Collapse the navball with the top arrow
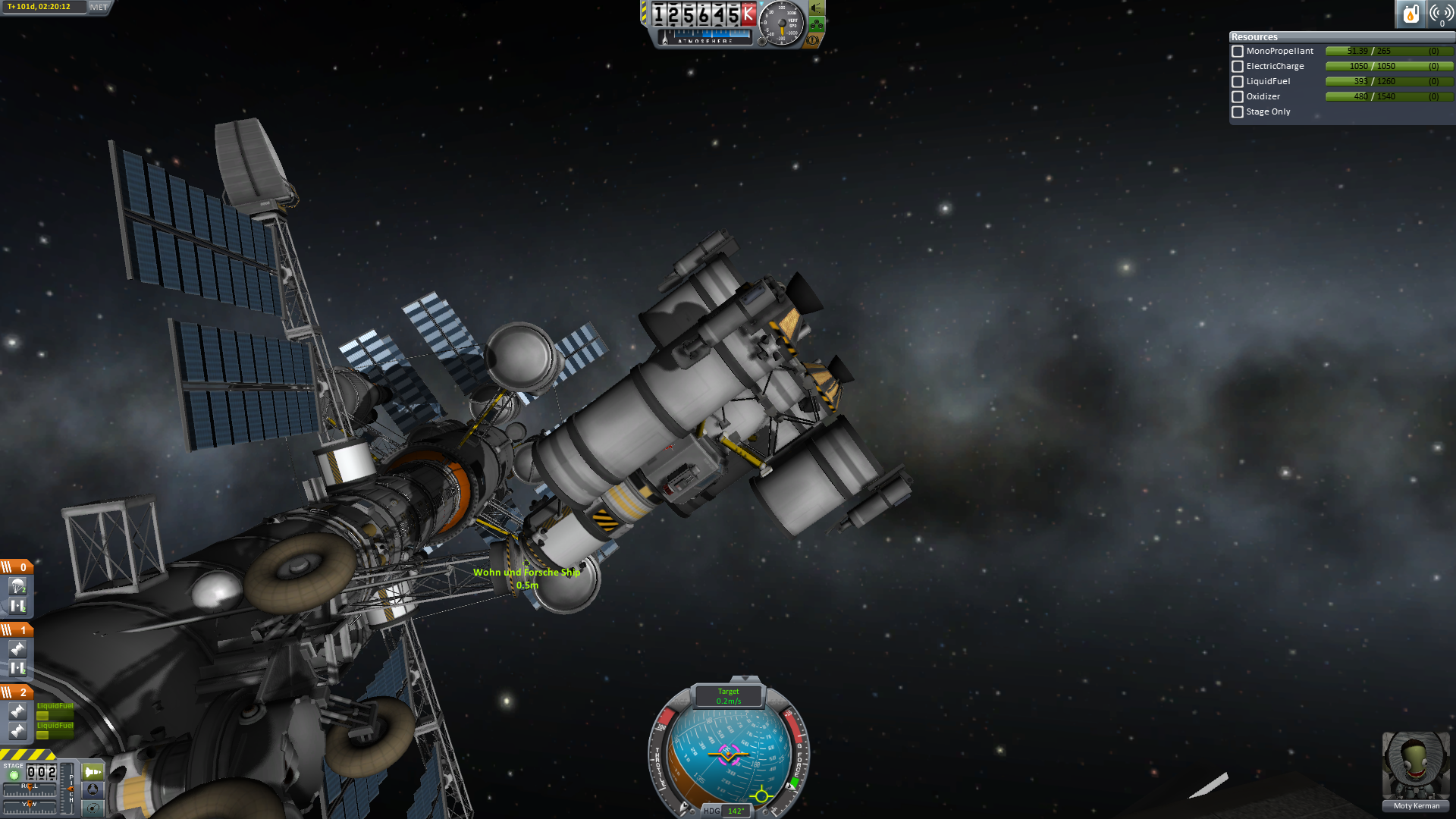 745,679
